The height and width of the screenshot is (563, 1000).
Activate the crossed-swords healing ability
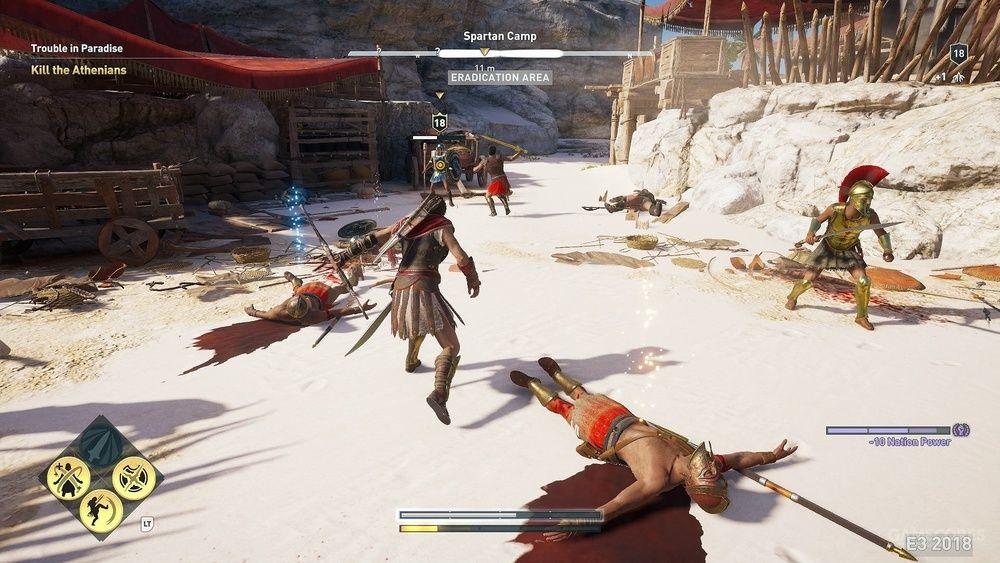68,477
